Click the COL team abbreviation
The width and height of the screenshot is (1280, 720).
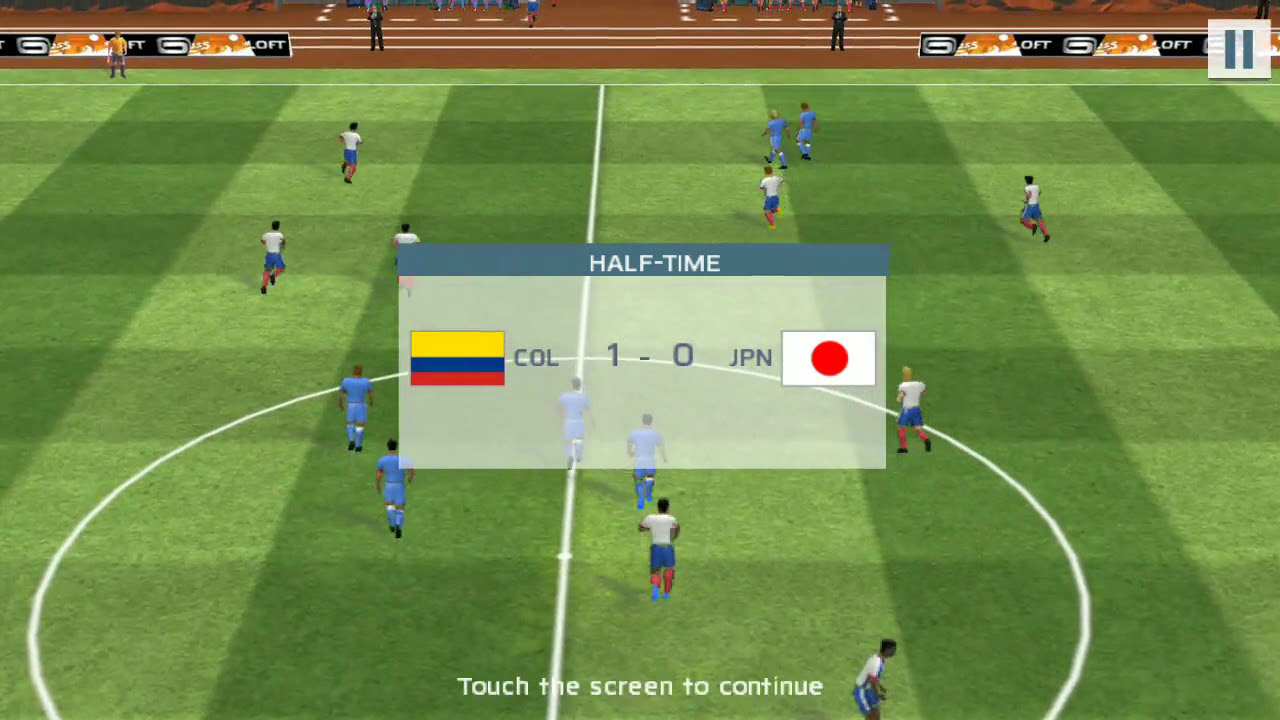[x=537, y=357]
